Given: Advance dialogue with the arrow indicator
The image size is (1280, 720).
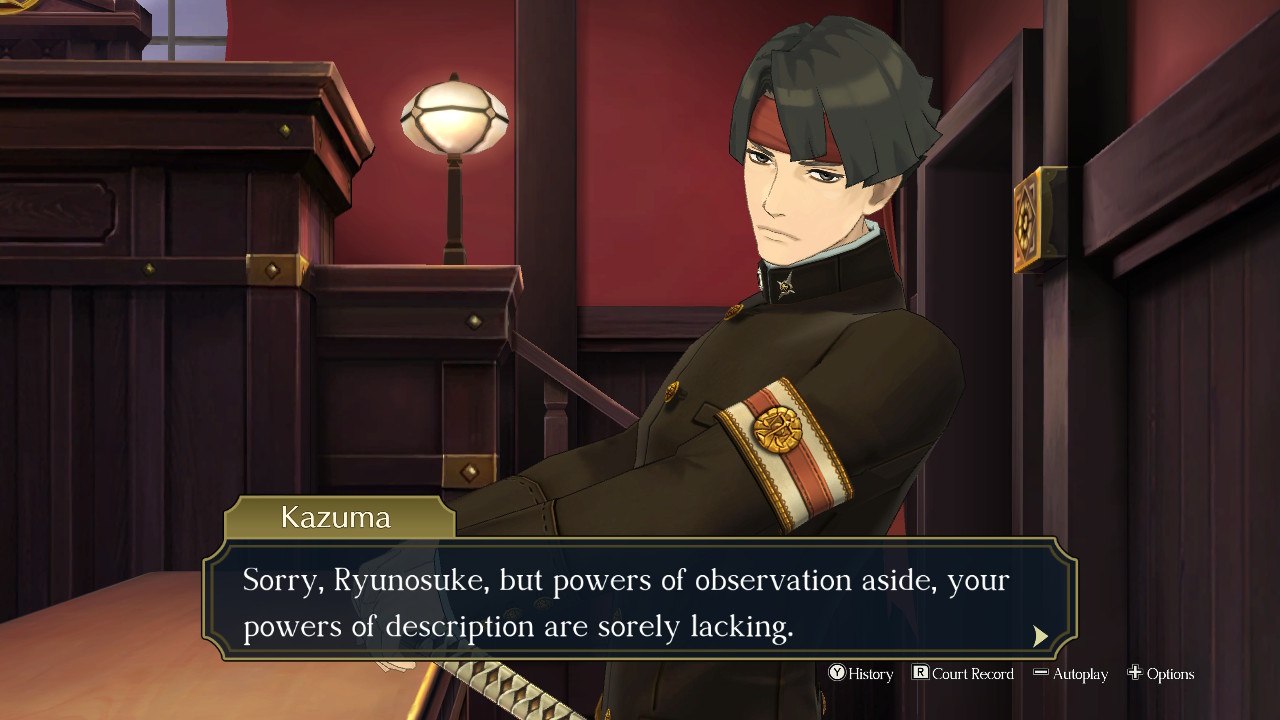Looking at the screenshot, I should pos(1040,636).
